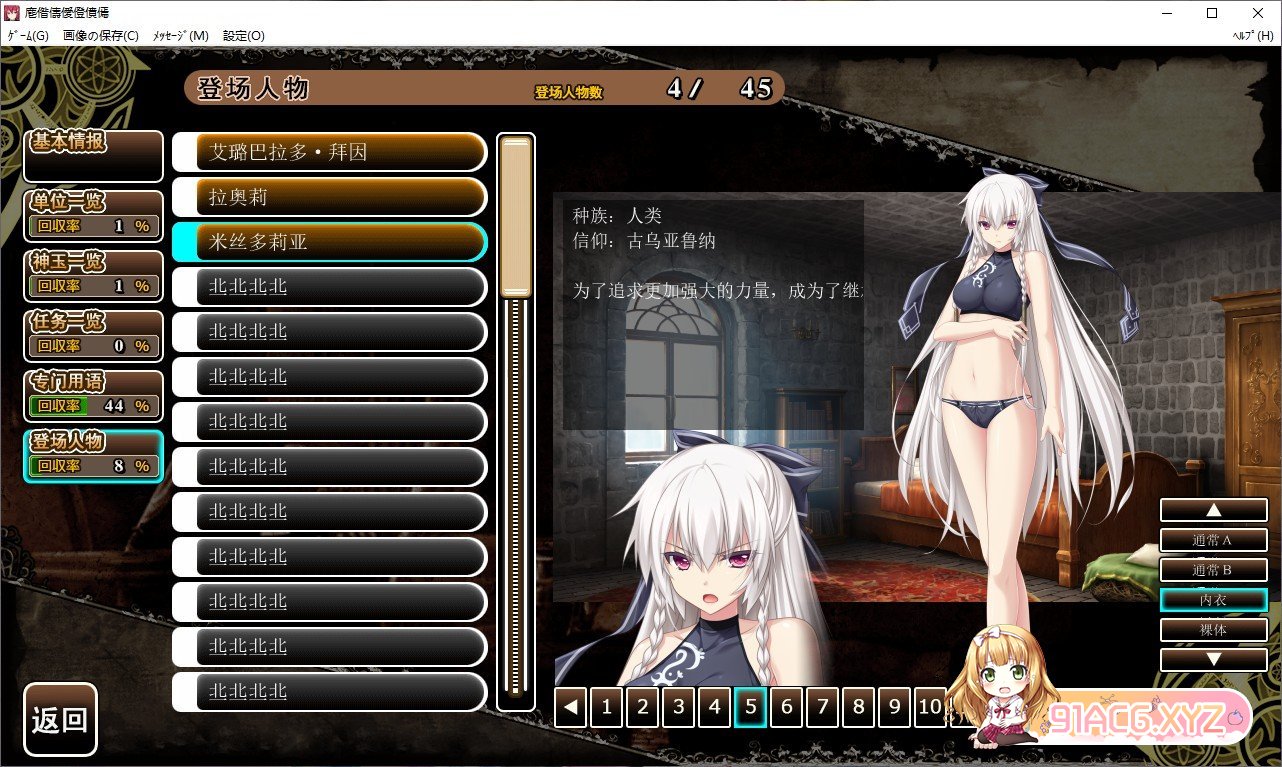Click the outfit list down arrow
Screen dimensions: 1282x767
point(1213,660)
